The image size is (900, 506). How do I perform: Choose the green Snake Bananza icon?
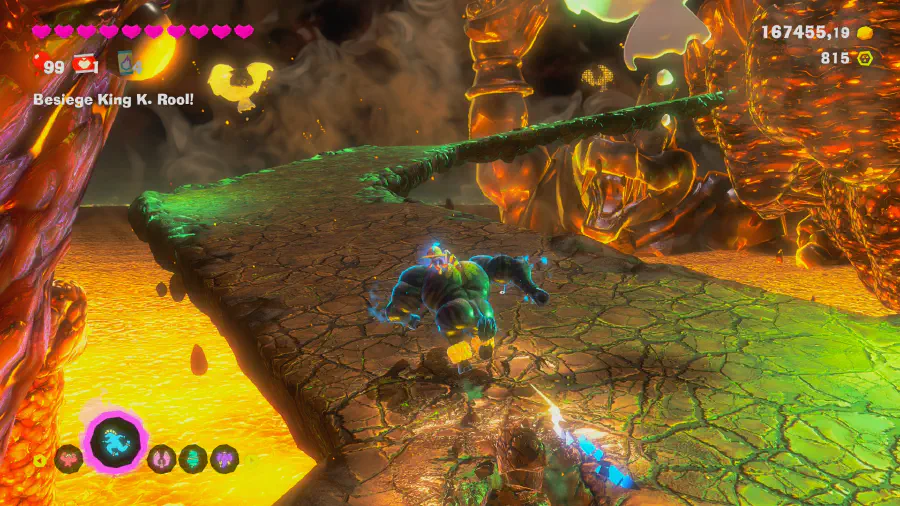tap(192, 459)
